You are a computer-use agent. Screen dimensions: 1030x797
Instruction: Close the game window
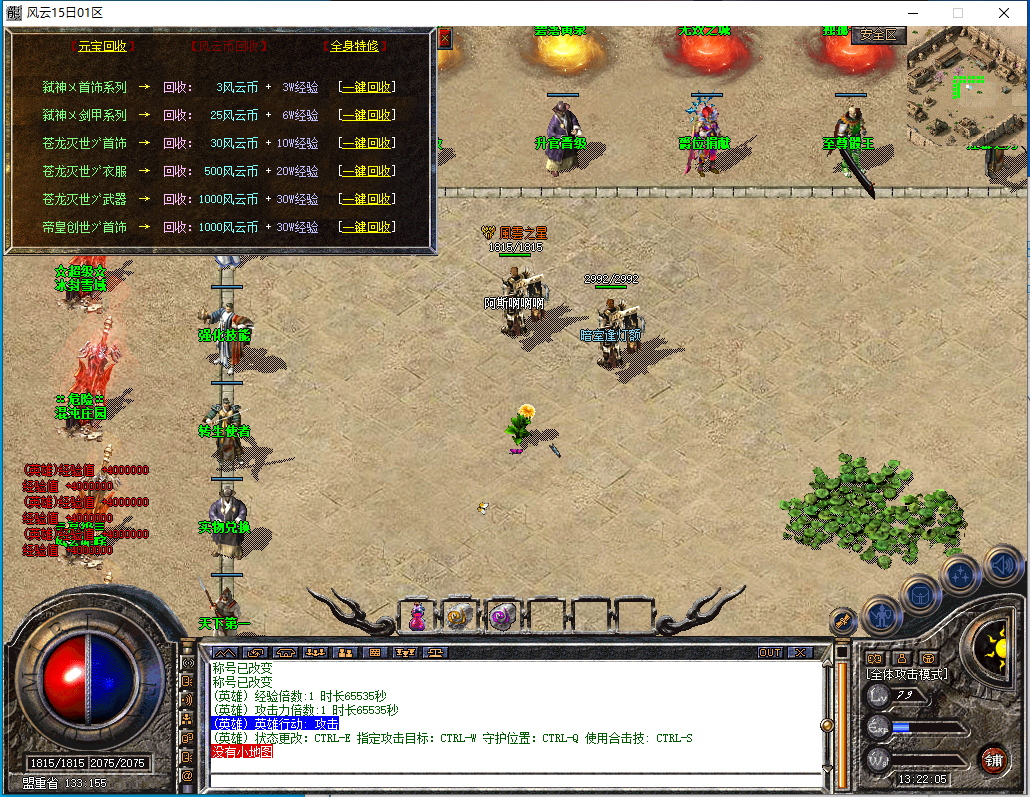click(1003, 13)
